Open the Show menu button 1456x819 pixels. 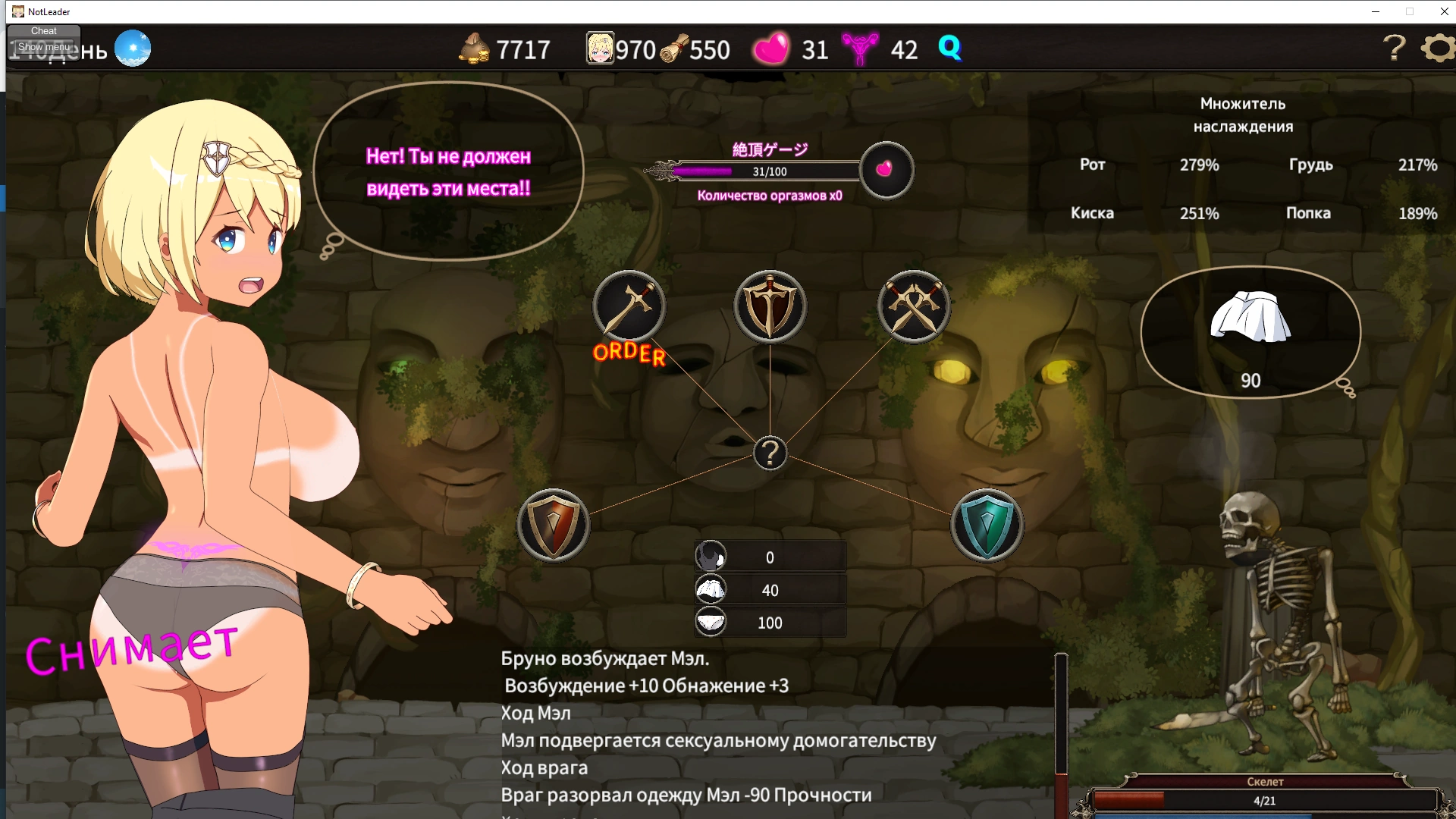coord(44,47)
